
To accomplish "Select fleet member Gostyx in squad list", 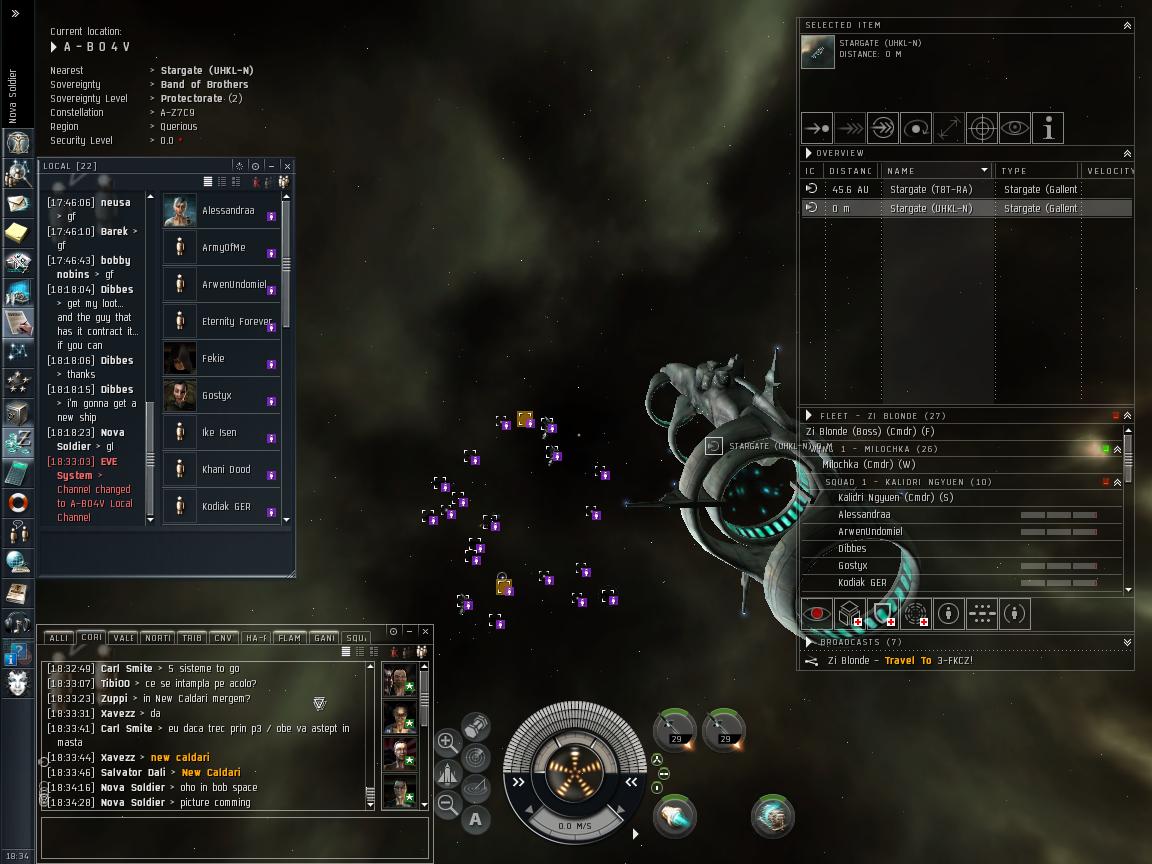I will coord(853,566).
